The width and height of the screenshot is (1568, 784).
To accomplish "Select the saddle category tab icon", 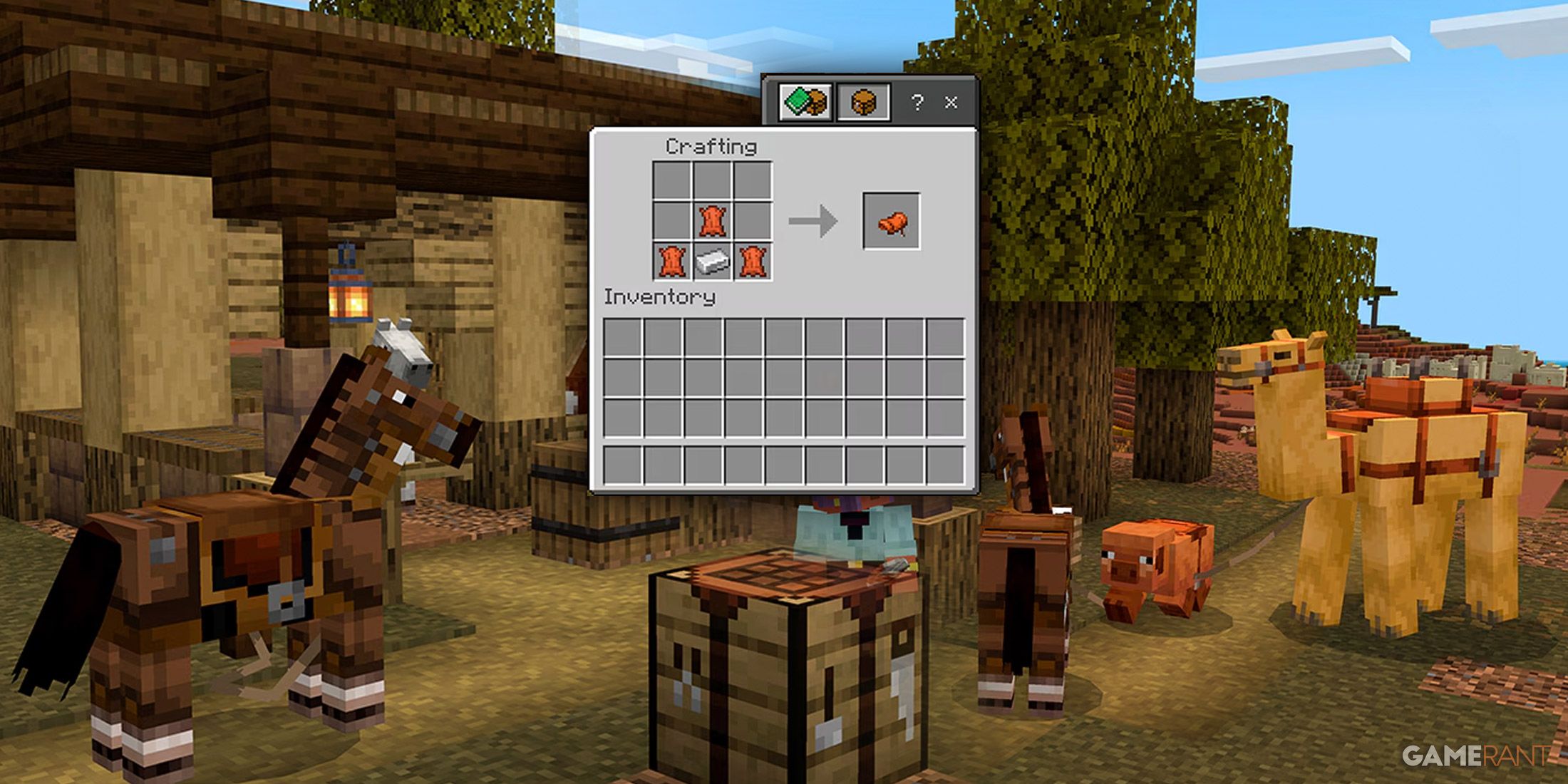I will (862, 103).
